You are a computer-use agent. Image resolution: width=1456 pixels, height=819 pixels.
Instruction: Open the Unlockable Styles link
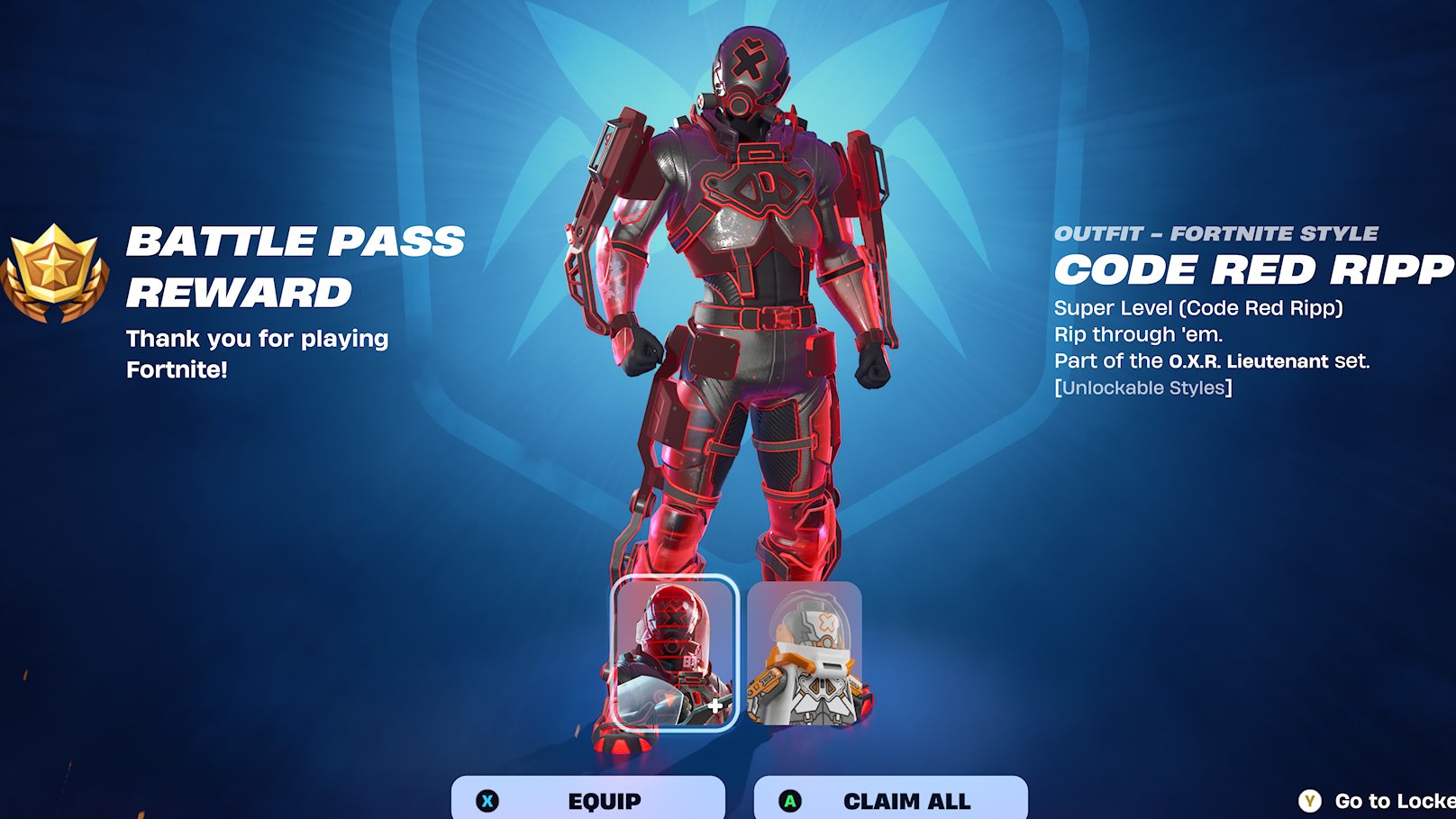click(x=1142, y=388)
